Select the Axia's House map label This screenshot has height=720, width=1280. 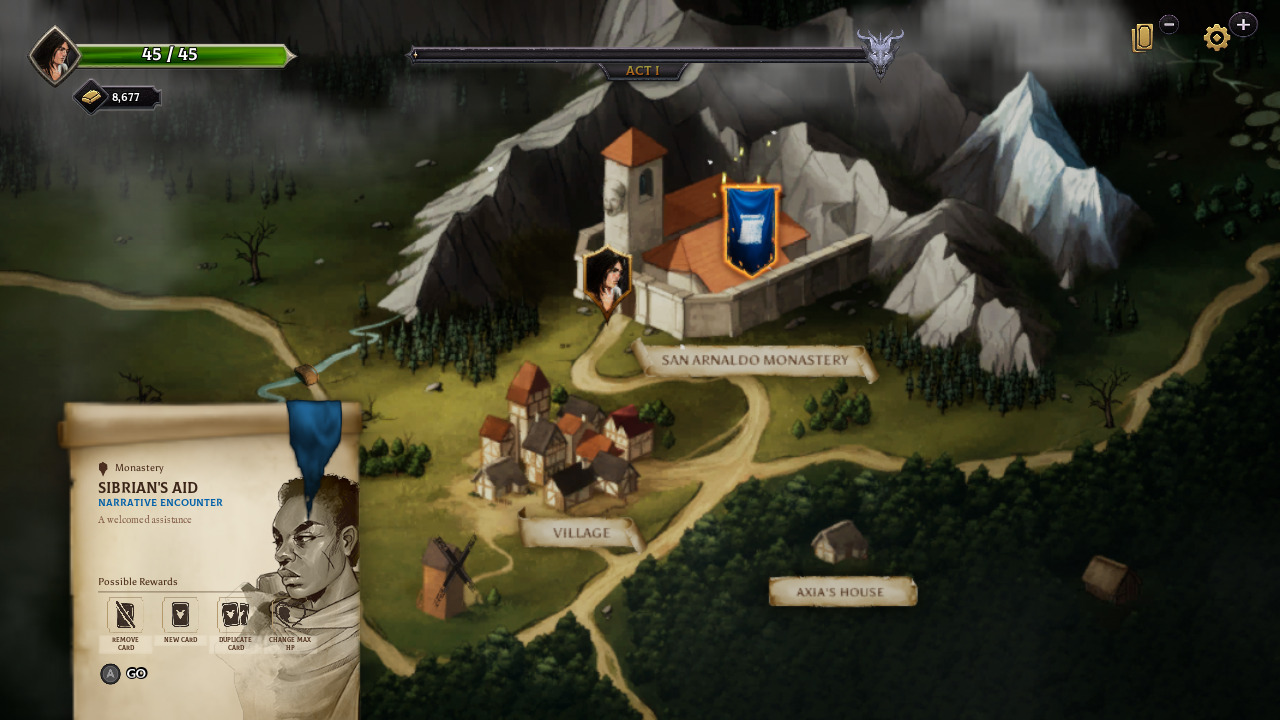(x=842, y=591)
